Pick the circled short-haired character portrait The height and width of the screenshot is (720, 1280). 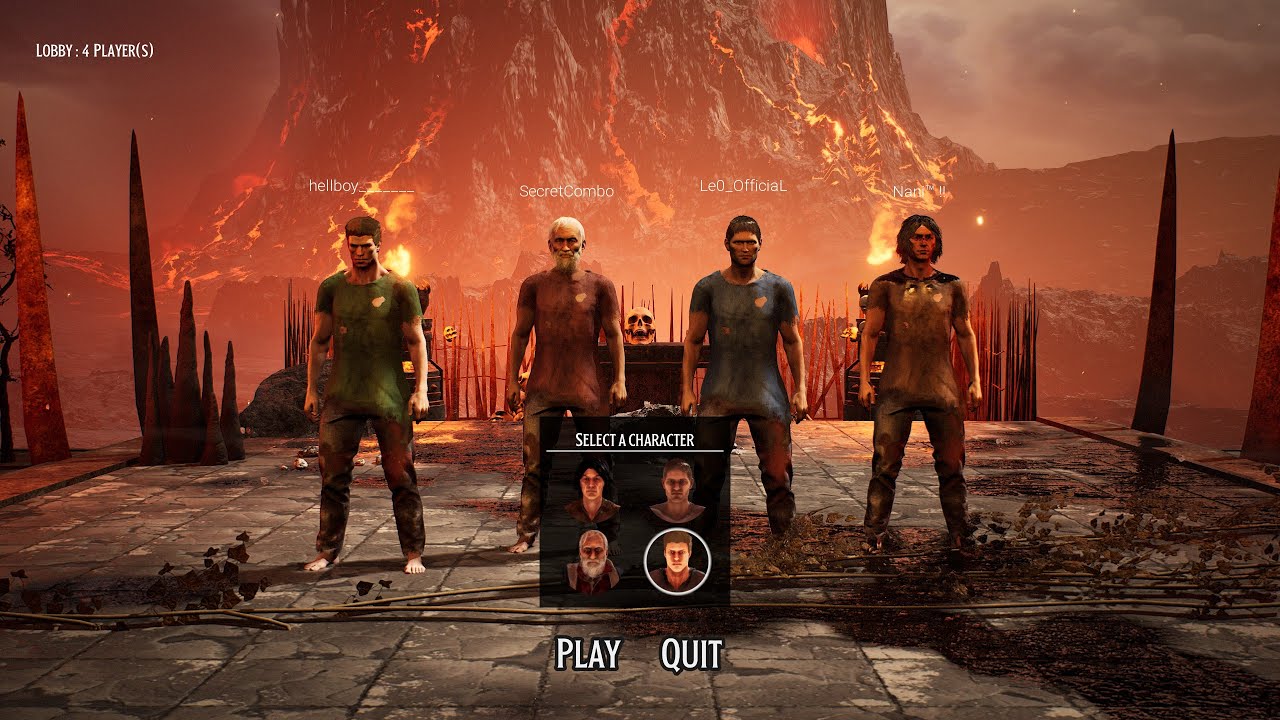point(677,561)
